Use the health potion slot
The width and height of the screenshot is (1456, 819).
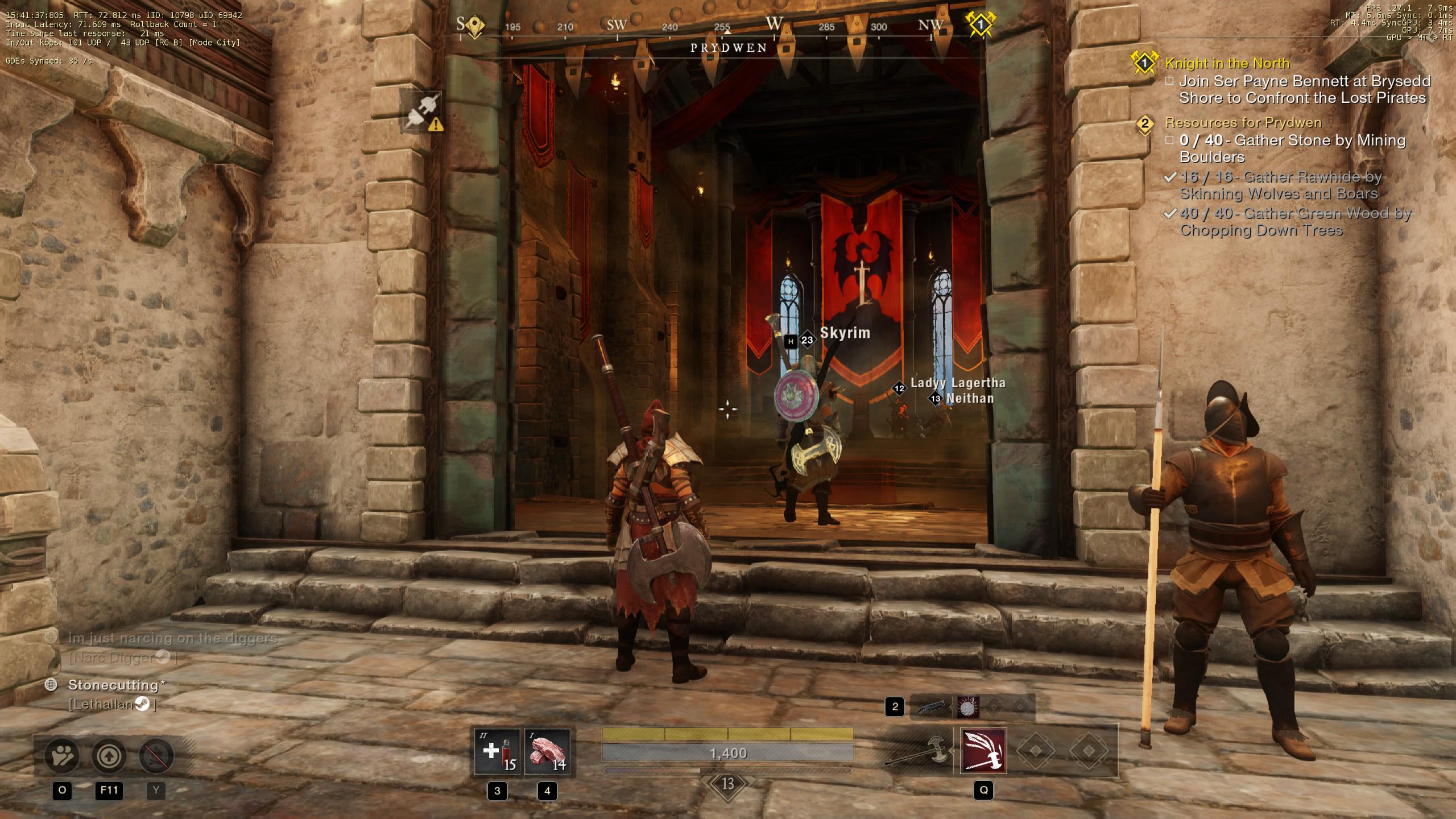point(497,752)
